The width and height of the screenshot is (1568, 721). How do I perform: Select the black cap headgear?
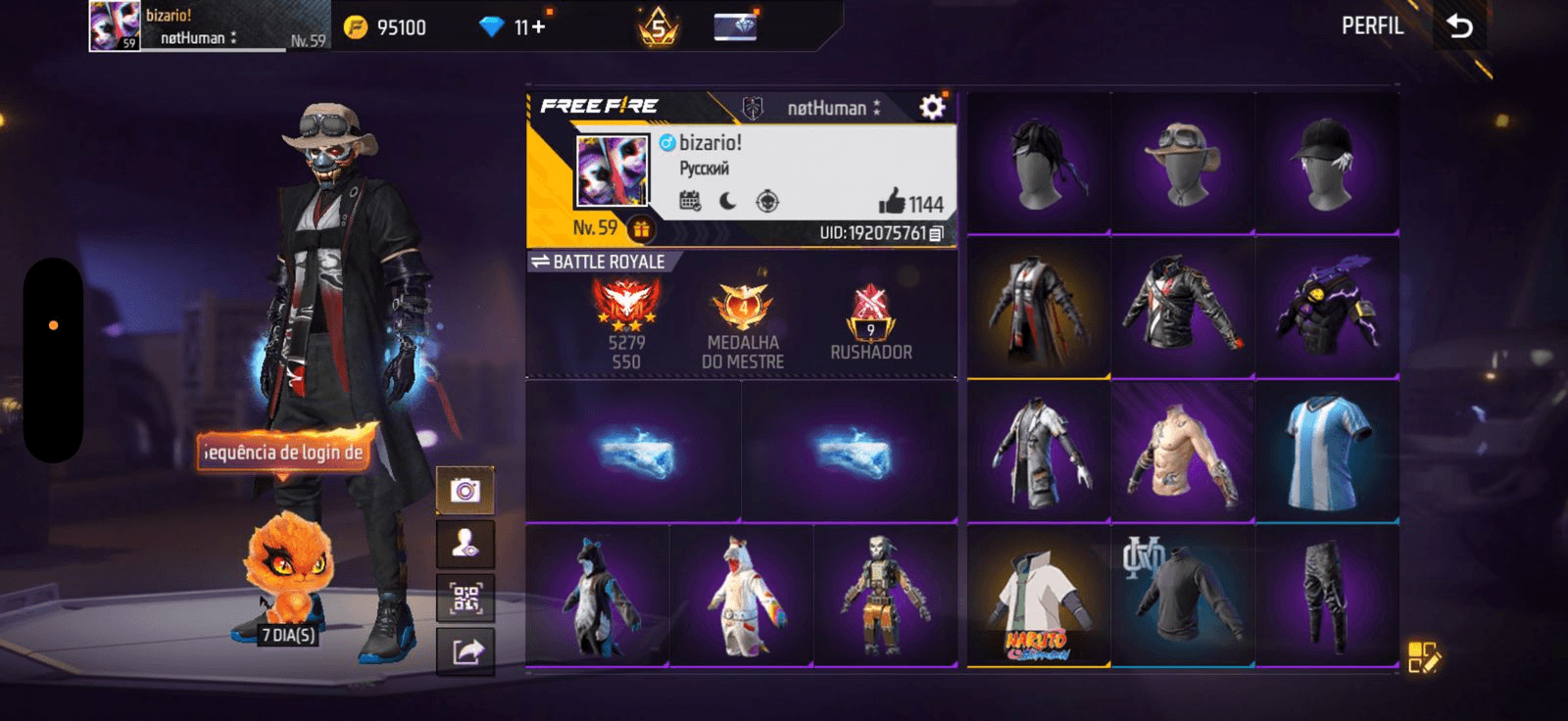[x=1327, y=164]
